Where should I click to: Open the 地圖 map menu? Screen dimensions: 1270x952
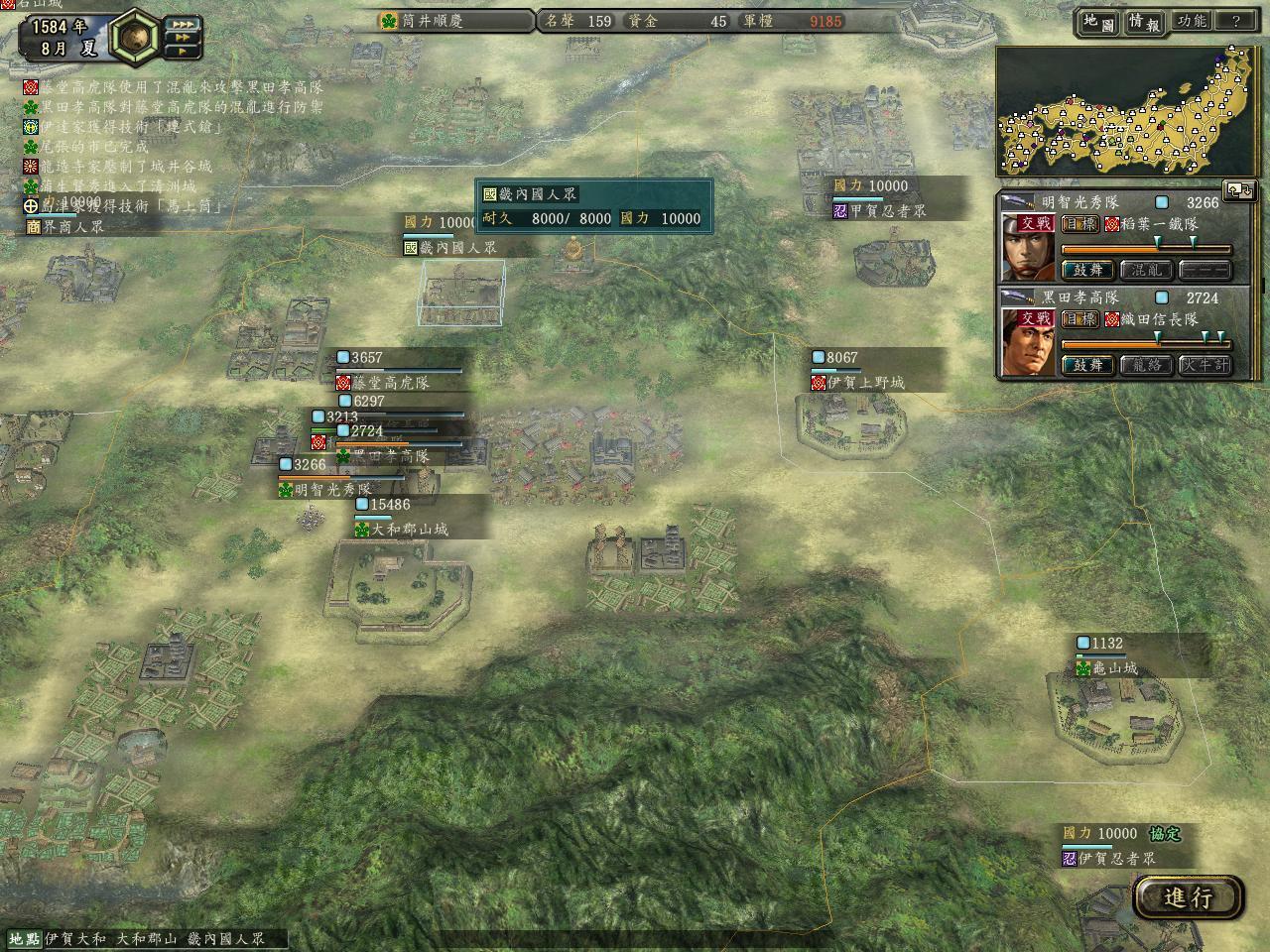(1098, 22)
